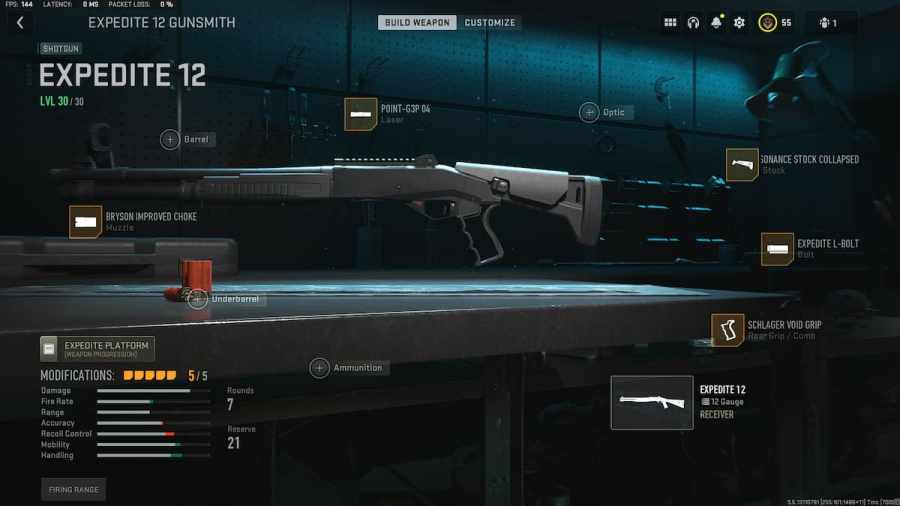This screenshot has width=900, height=506.
Task: Add an Underbarrel attachment
Action: tap(198, 298)
